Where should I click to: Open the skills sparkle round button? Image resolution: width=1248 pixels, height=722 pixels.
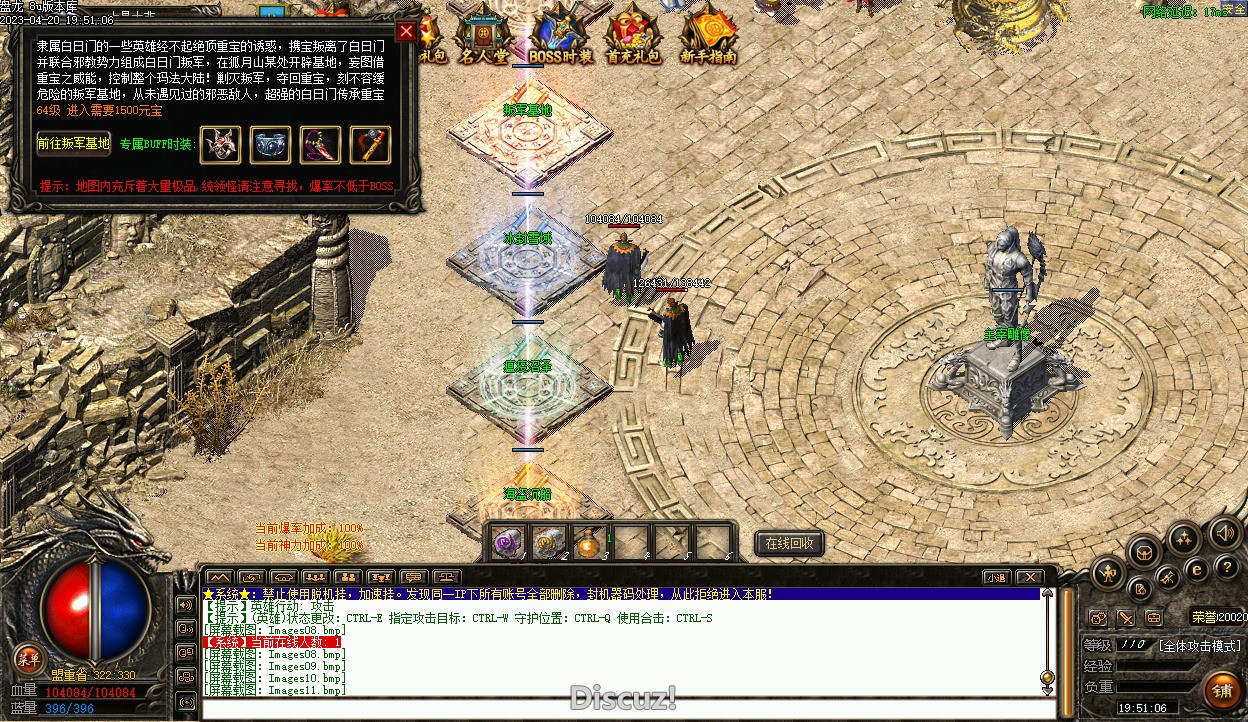pos(1184,540)
